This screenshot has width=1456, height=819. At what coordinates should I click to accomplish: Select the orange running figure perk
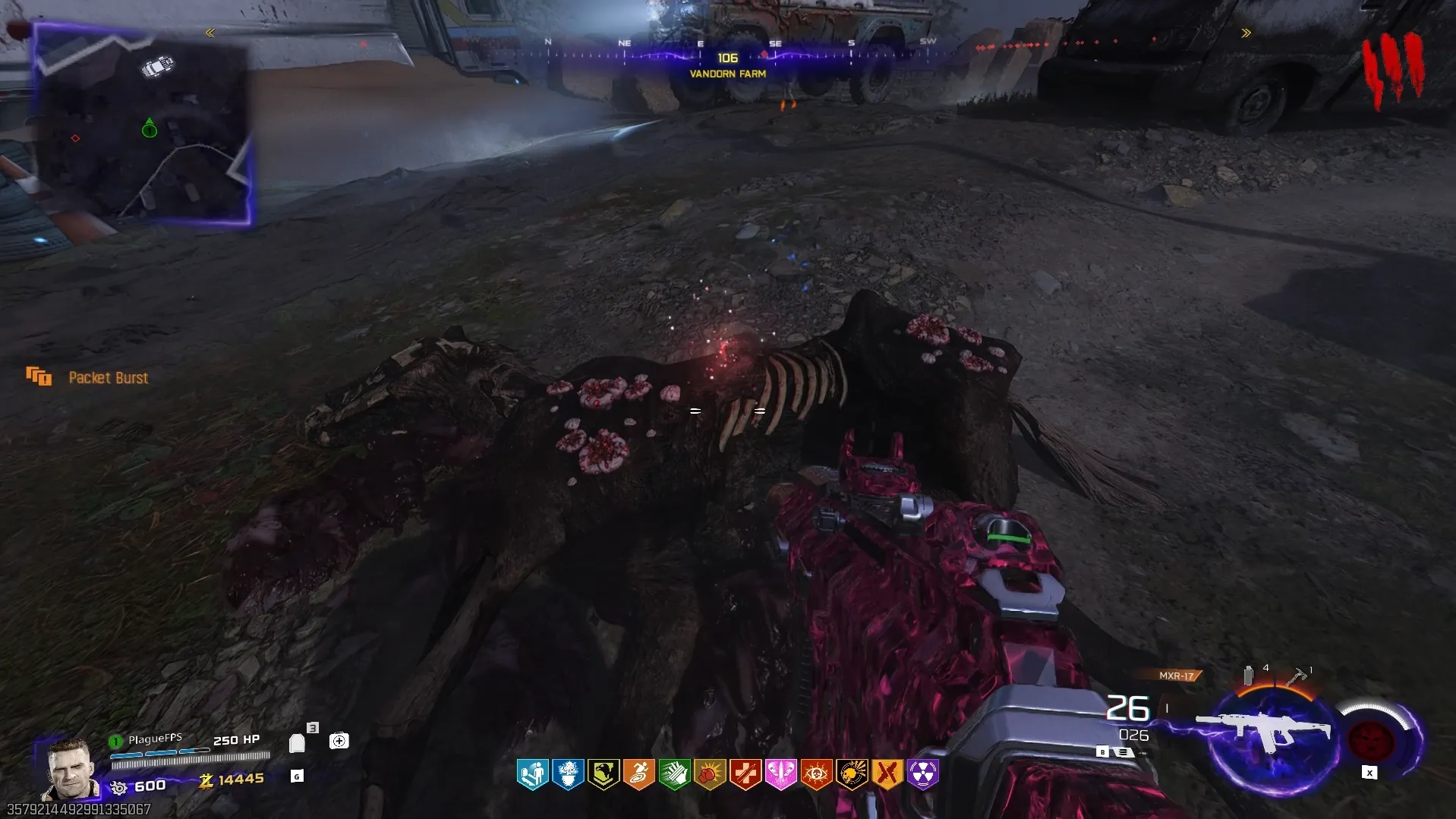click(x=639, y=774)
